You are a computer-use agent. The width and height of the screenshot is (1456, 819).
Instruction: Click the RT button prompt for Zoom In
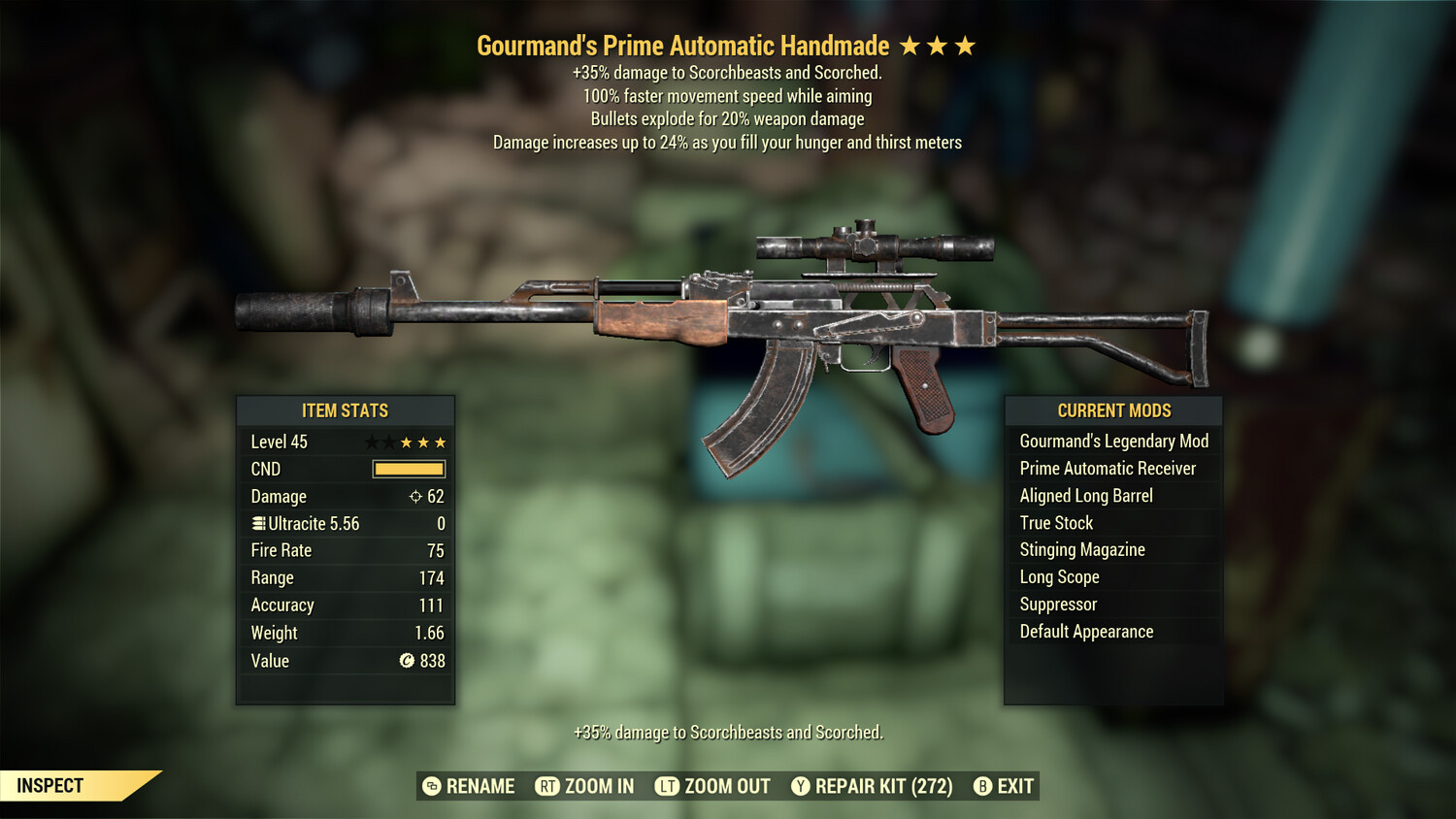tap(547, 786)
